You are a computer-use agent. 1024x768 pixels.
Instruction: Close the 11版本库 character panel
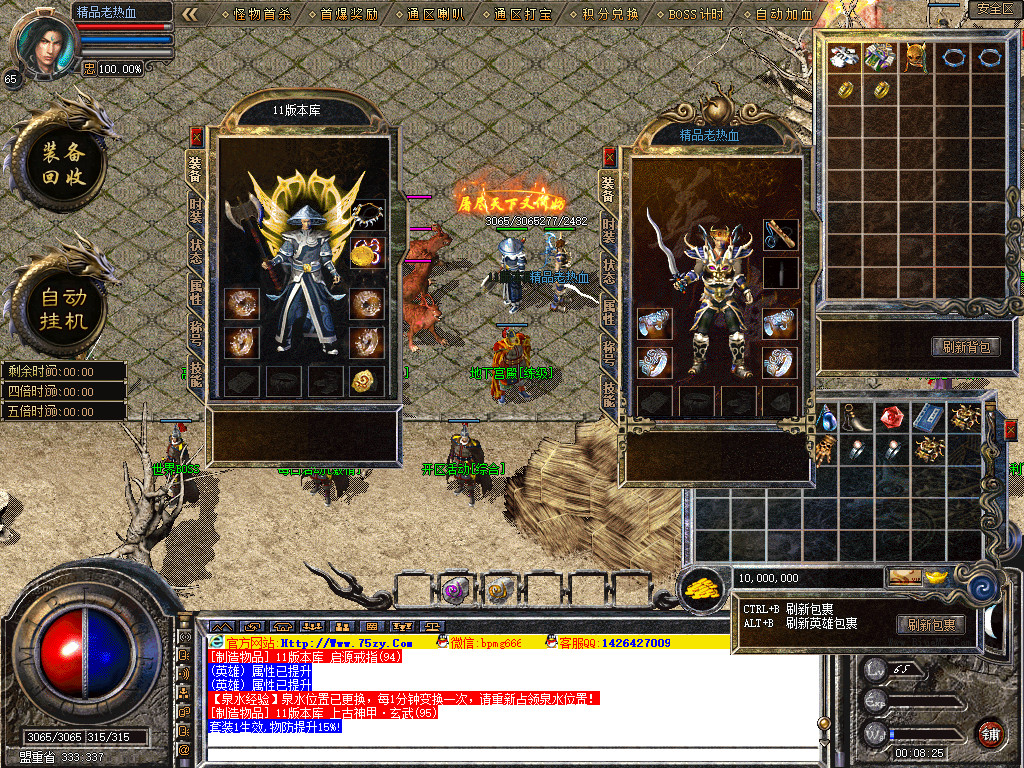pos(196,137)
